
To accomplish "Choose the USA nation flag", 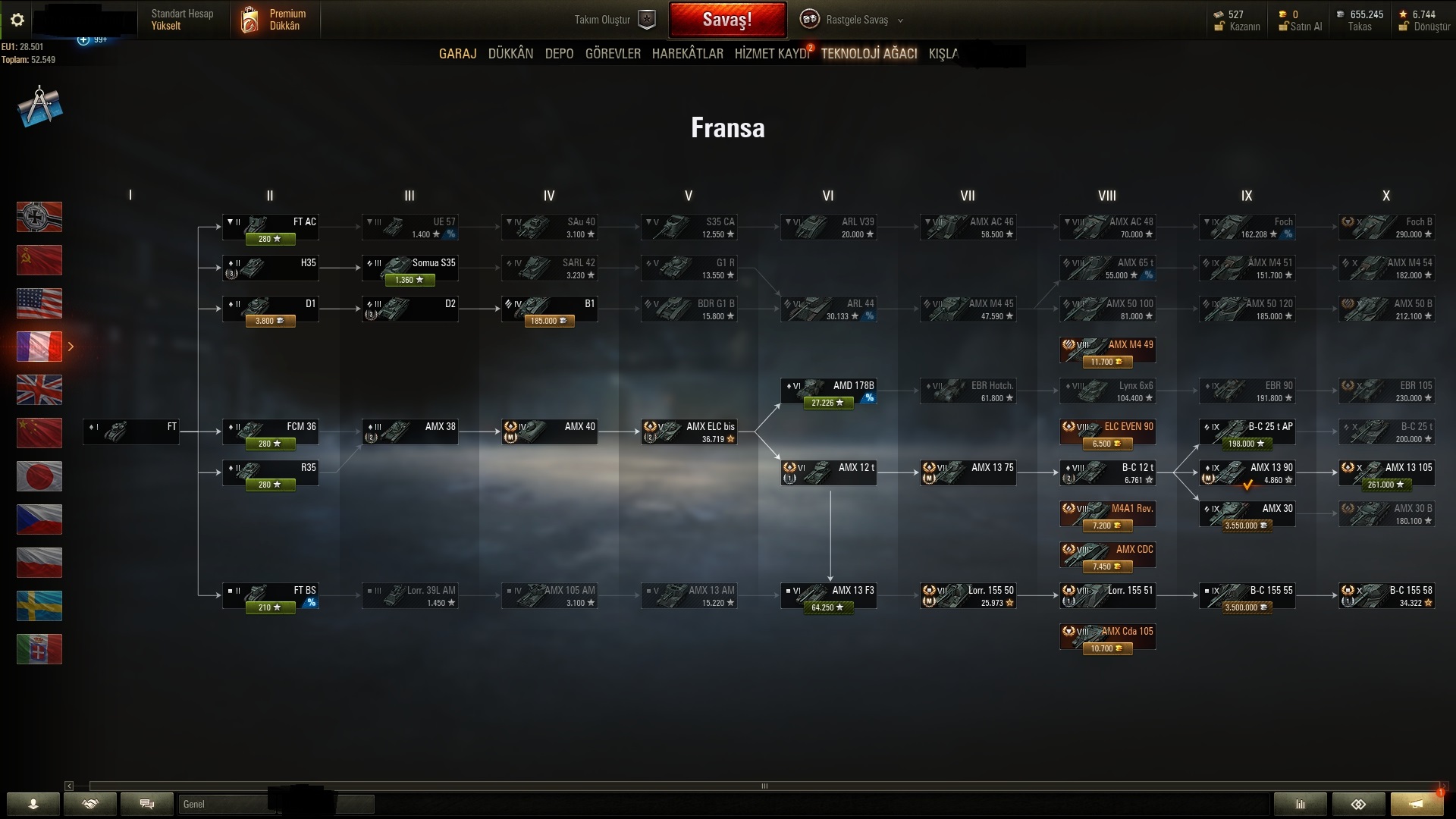I will (x=39, y=303).
